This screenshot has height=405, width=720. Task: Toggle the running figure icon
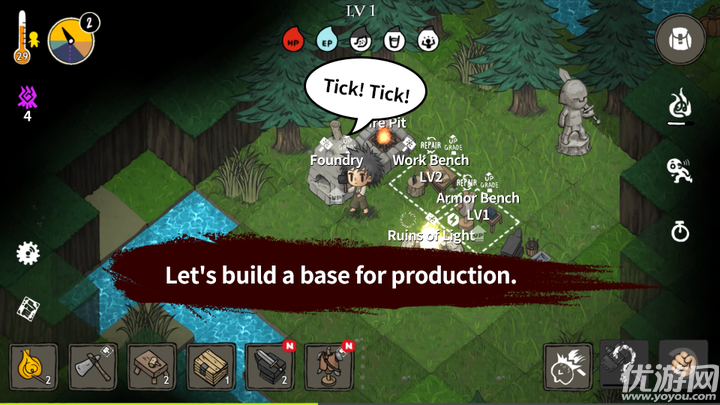680,170
